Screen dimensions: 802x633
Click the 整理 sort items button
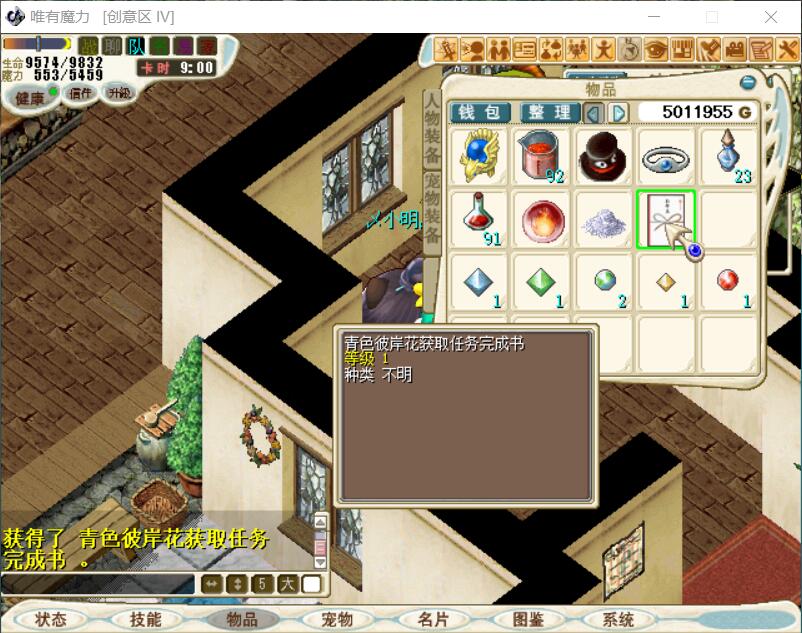(x=549, y=112)
